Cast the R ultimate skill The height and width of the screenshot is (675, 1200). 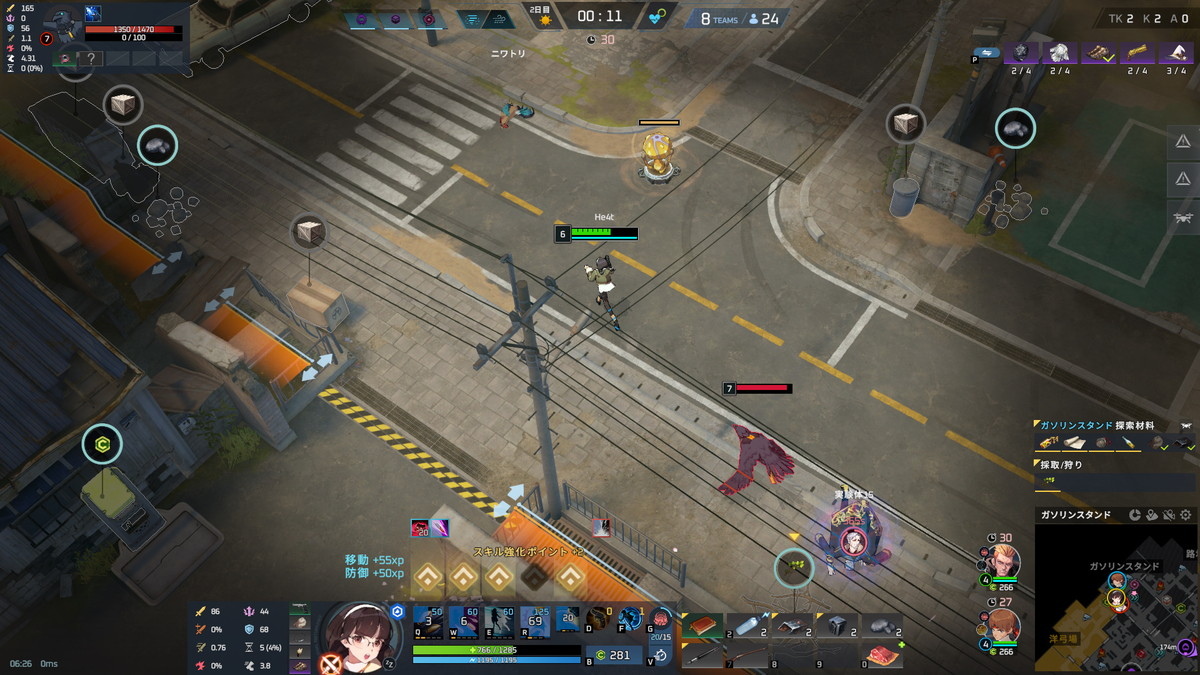(535, 622)
